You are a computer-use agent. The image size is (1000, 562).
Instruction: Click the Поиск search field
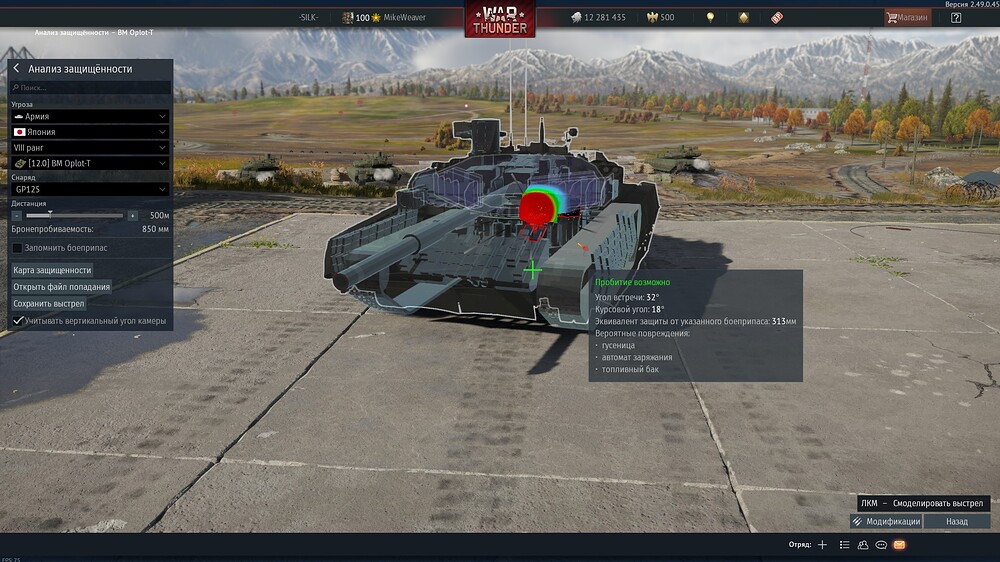coord(90,88)
